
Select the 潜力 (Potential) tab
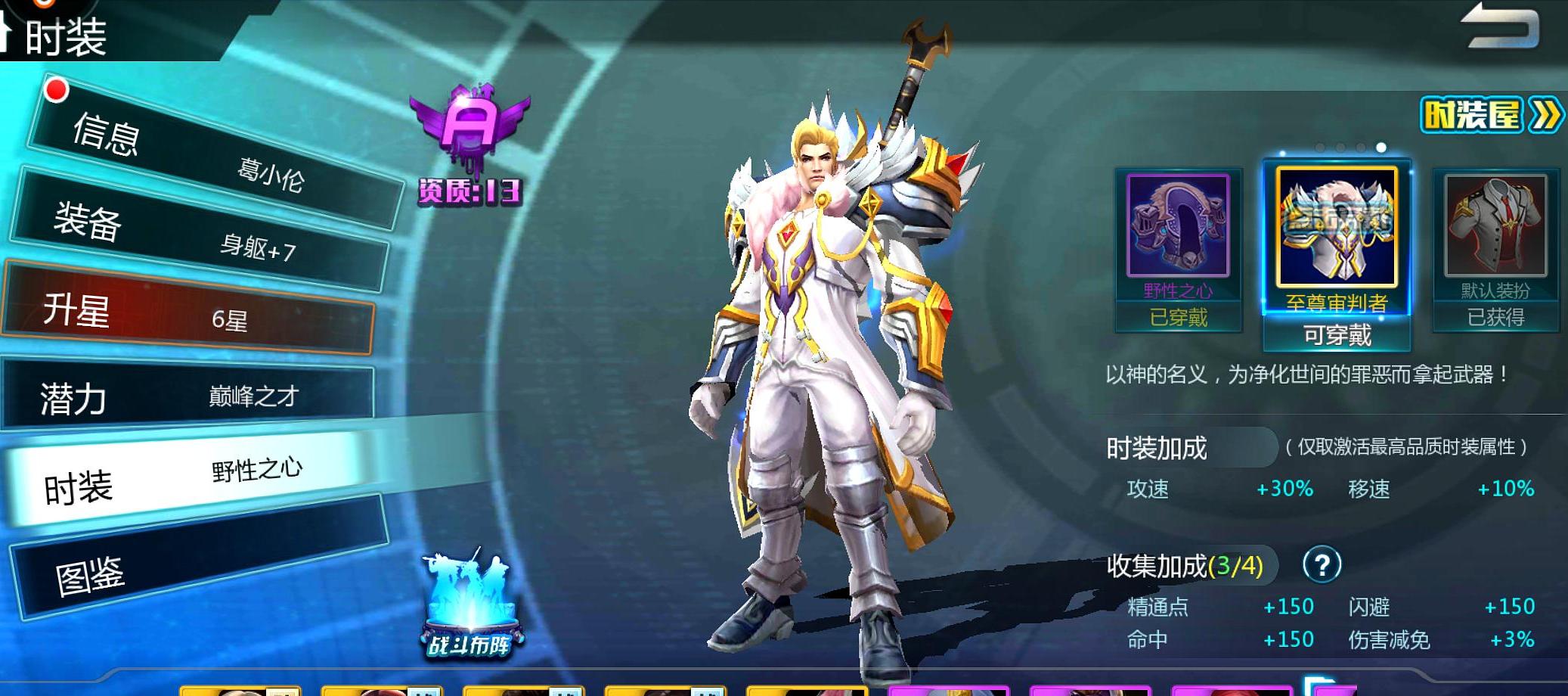coord(189,396)
